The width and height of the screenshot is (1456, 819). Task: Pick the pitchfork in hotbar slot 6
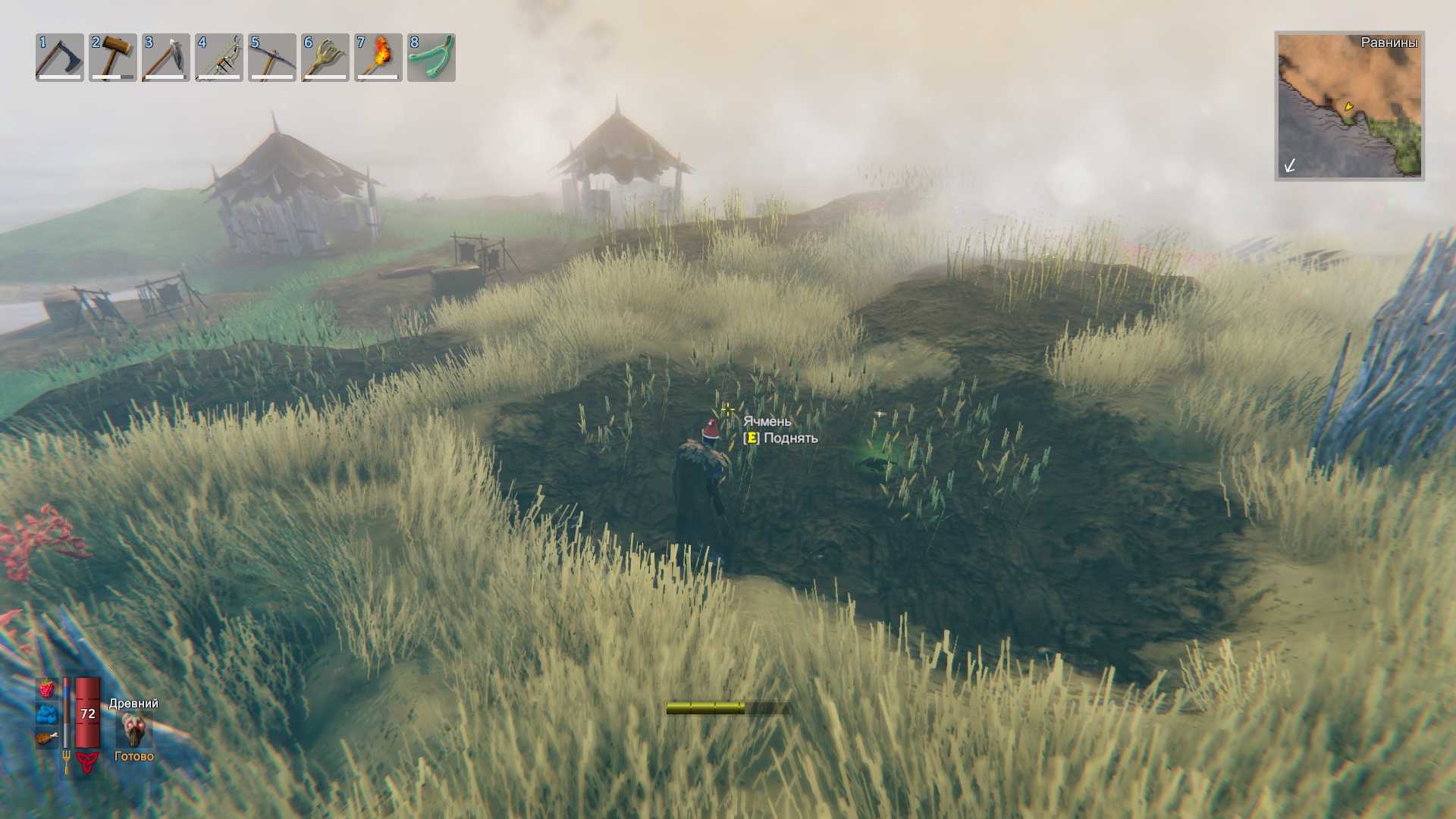coord(325,57)
